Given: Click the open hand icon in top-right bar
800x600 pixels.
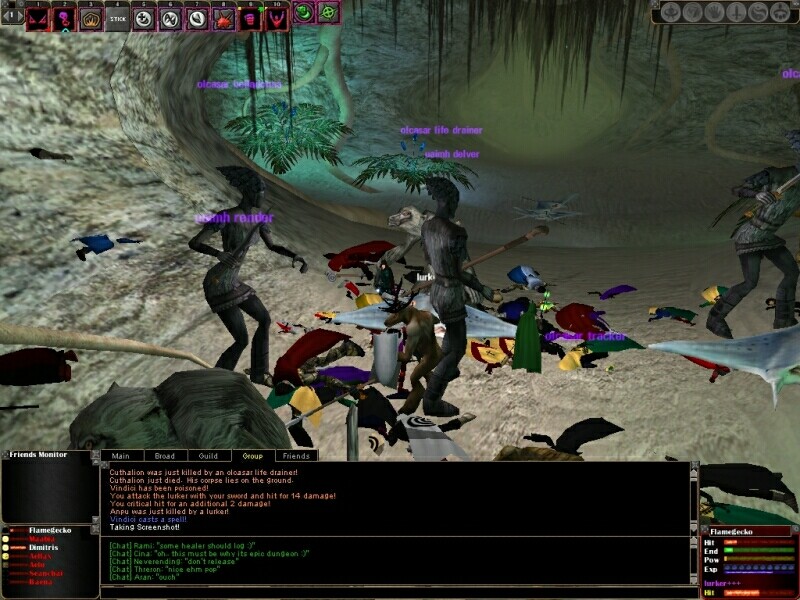Looking at the screenshot, I should click(x=713, y=13).
